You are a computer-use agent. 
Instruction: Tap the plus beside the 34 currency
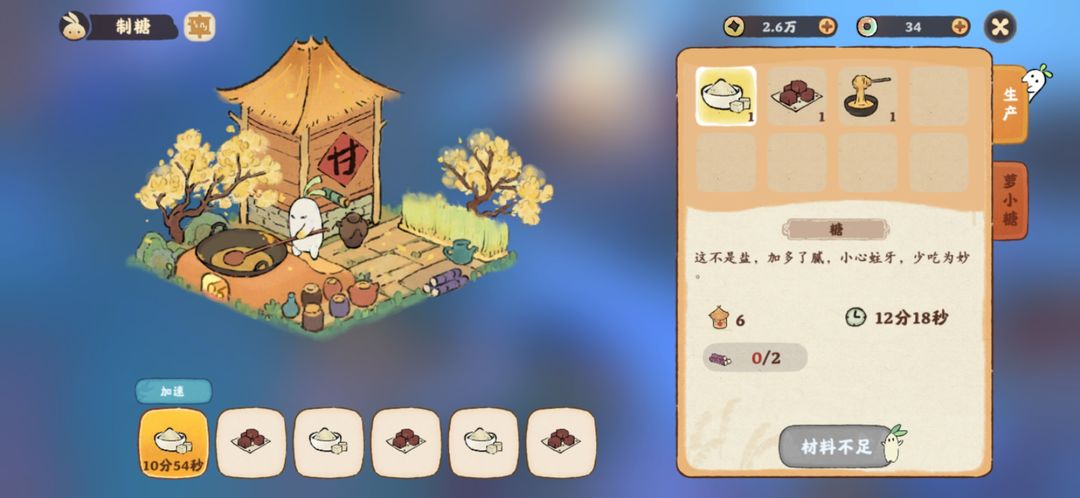click(960, 27)
